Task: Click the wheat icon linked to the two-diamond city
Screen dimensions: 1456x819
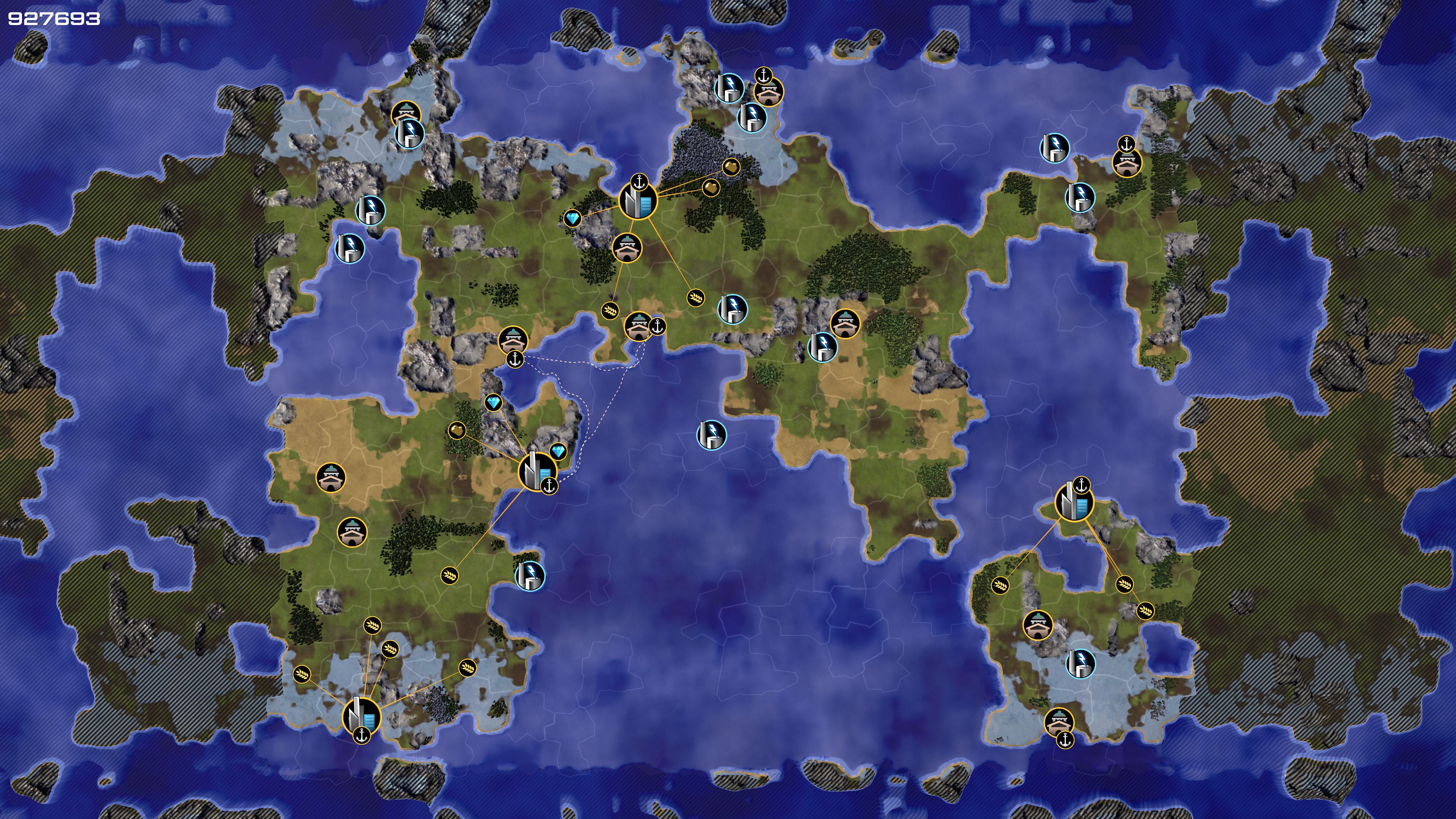Action: click(x=449, y=576)
